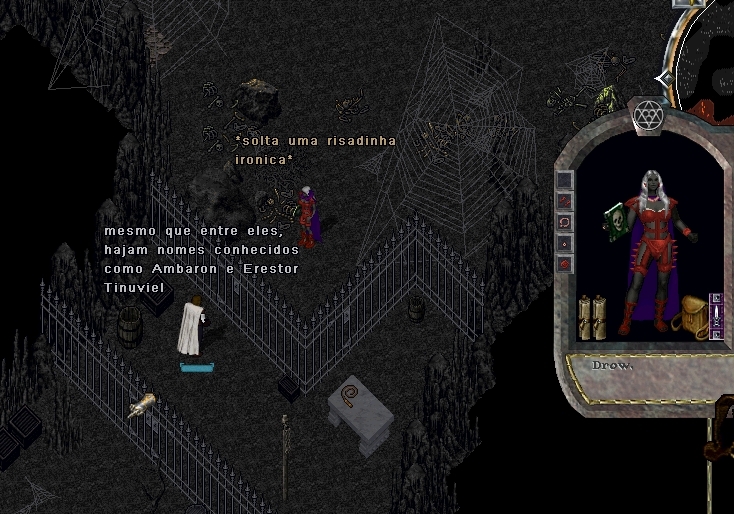Select the green skull spellbook
The width and height of the screenshot is (734, 514).
click(x=614, y=218)
